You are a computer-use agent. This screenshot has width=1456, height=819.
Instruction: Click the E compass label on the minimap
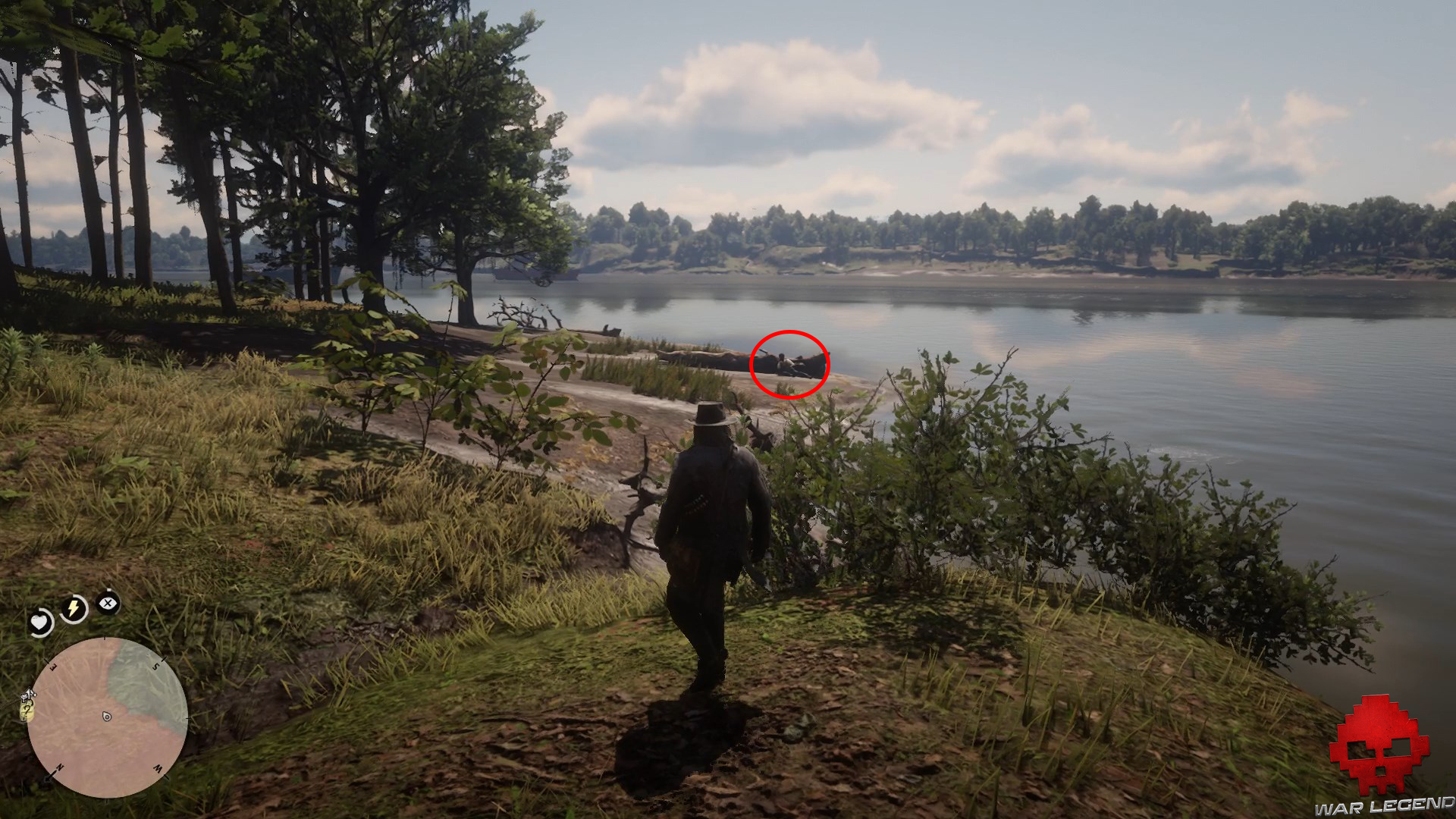pyautogui.click(x=51, y=667)
